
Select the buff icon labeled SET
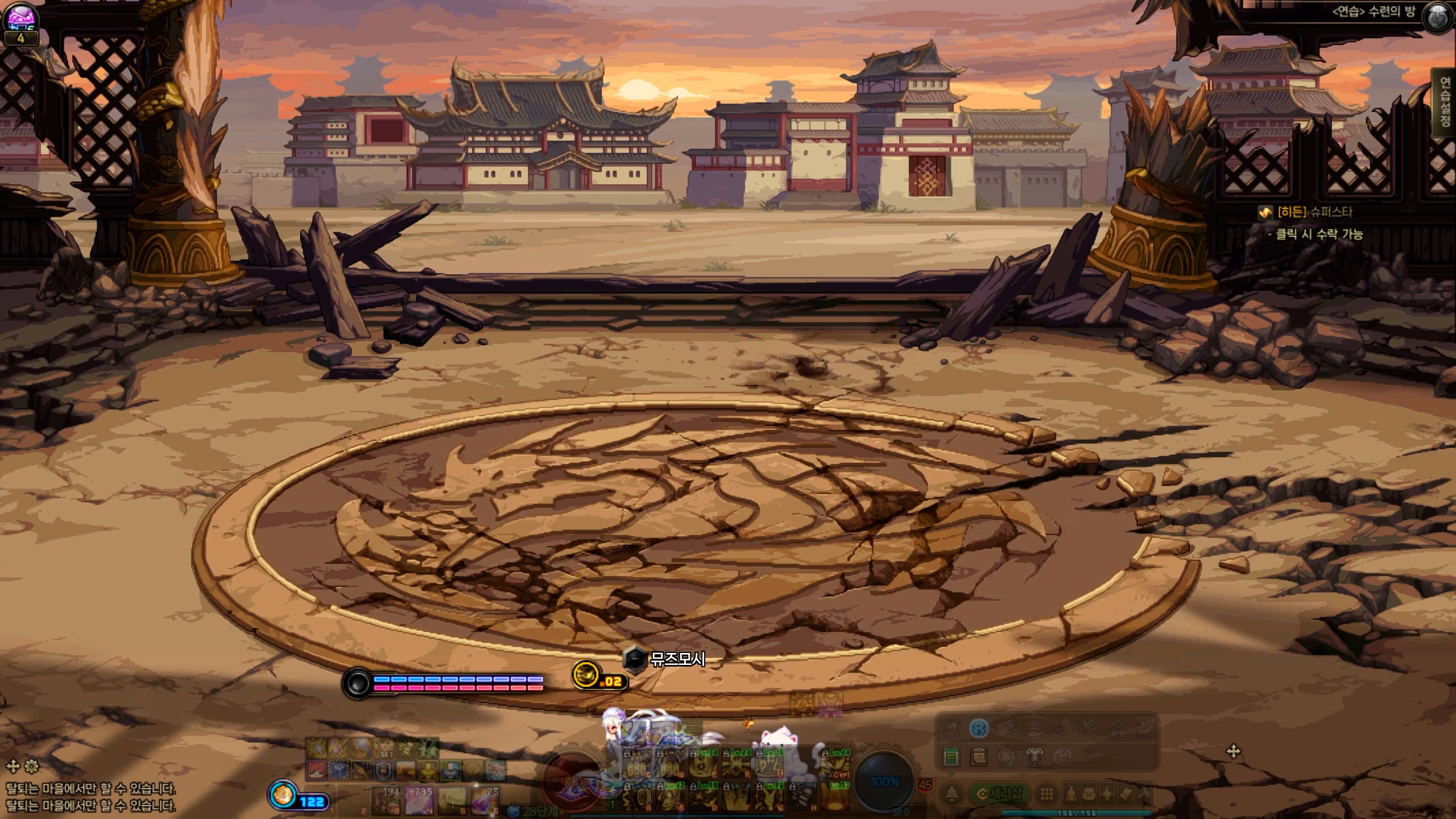[385, 746]
